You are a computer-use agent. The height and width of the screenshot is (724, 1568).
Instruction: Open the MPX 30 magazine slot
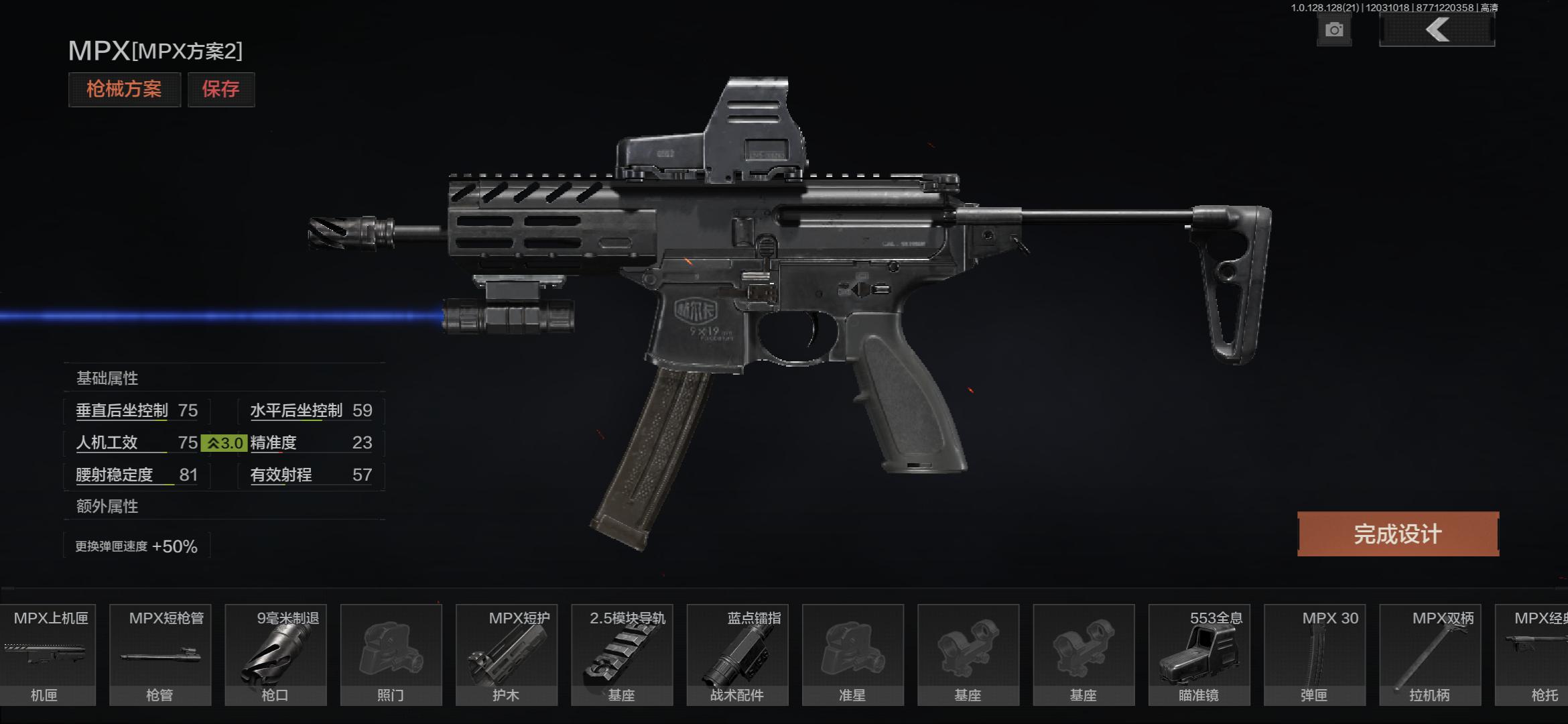coord(1314,655)
